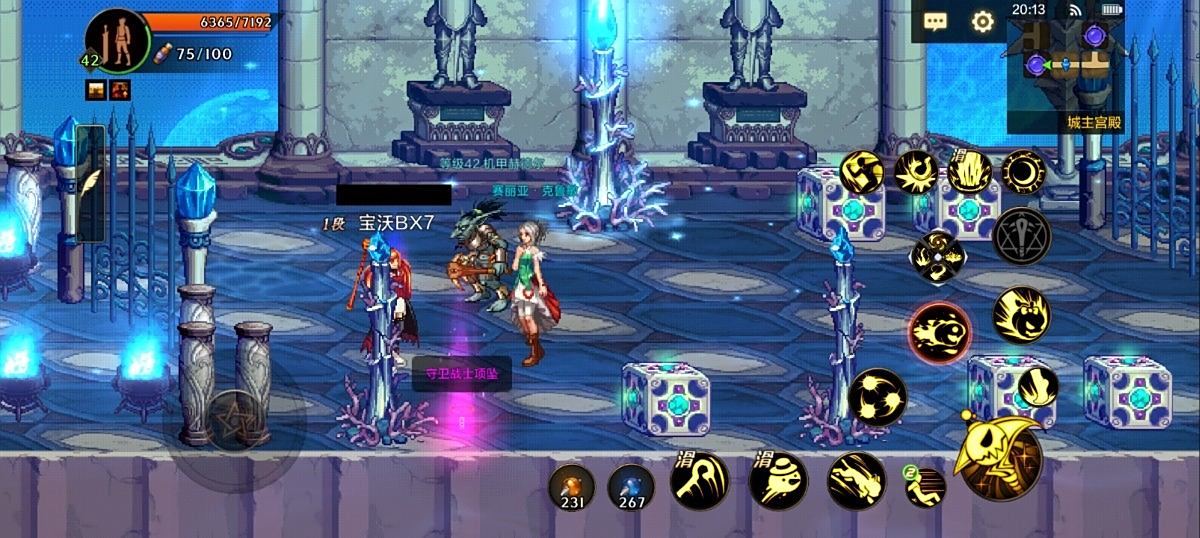Open the four-part combo skill wheel

coord(938,257)
